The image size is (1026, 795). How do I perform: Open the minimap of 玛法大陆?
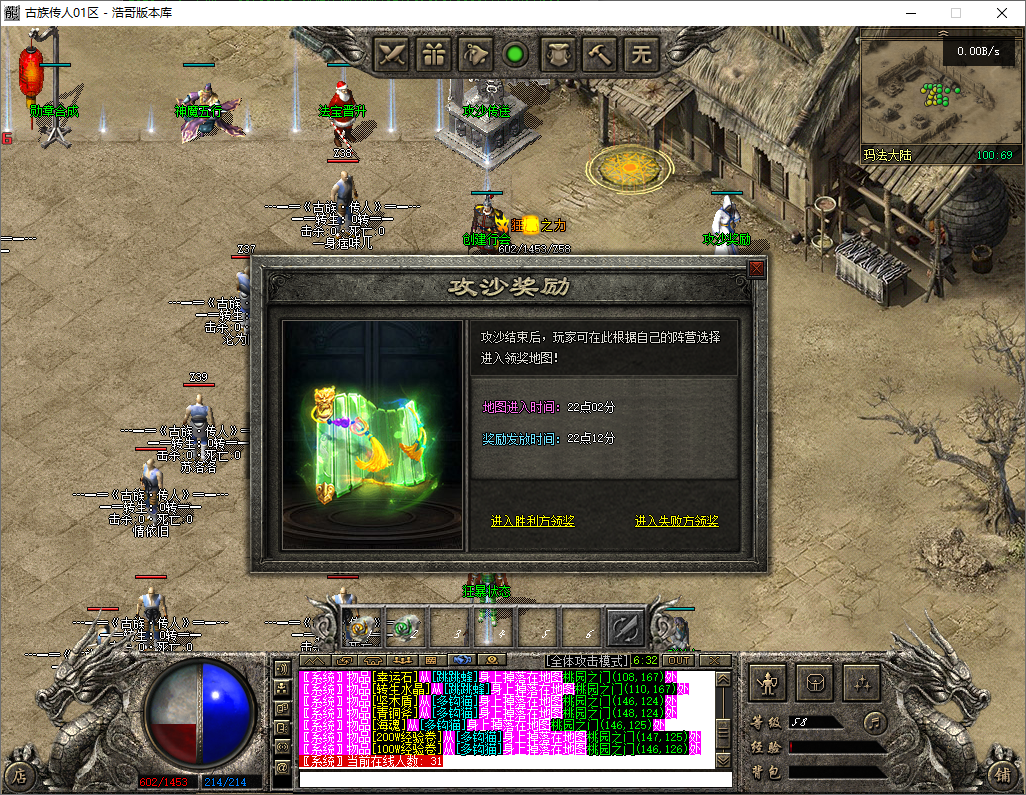[x=936, y=95]
